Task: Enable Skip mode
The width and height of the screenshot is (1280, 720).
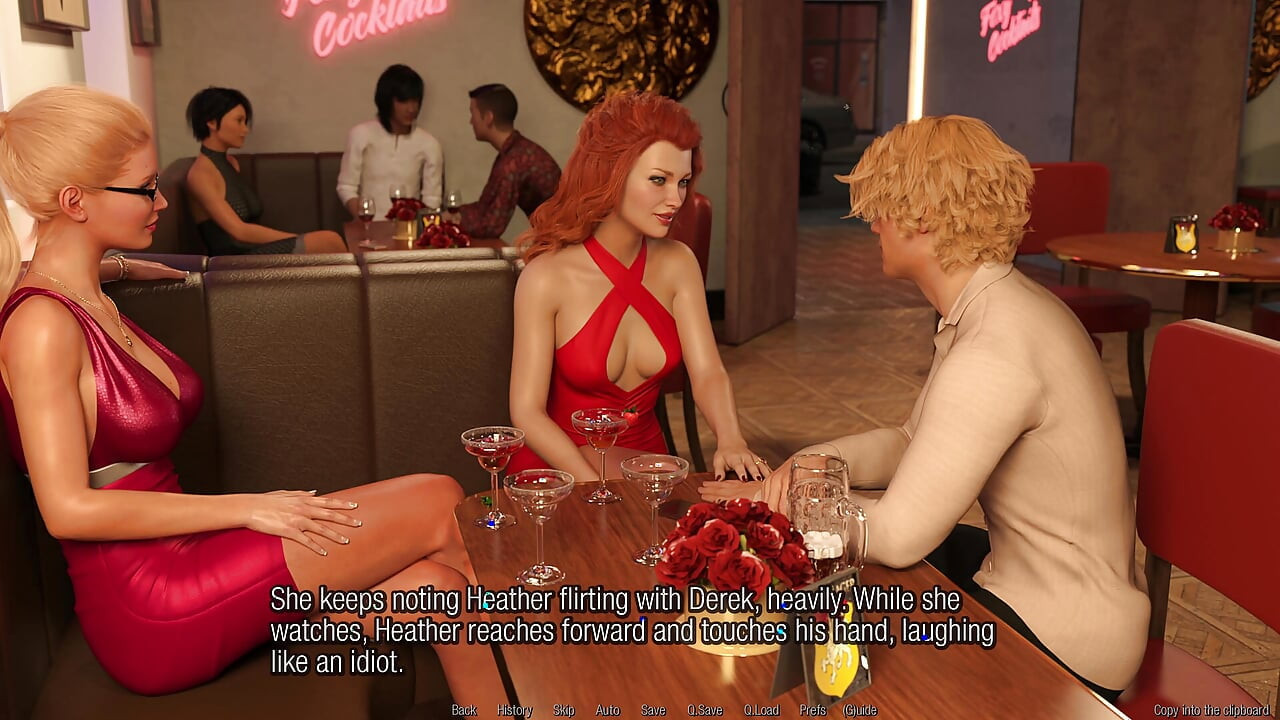Action: 562,709
